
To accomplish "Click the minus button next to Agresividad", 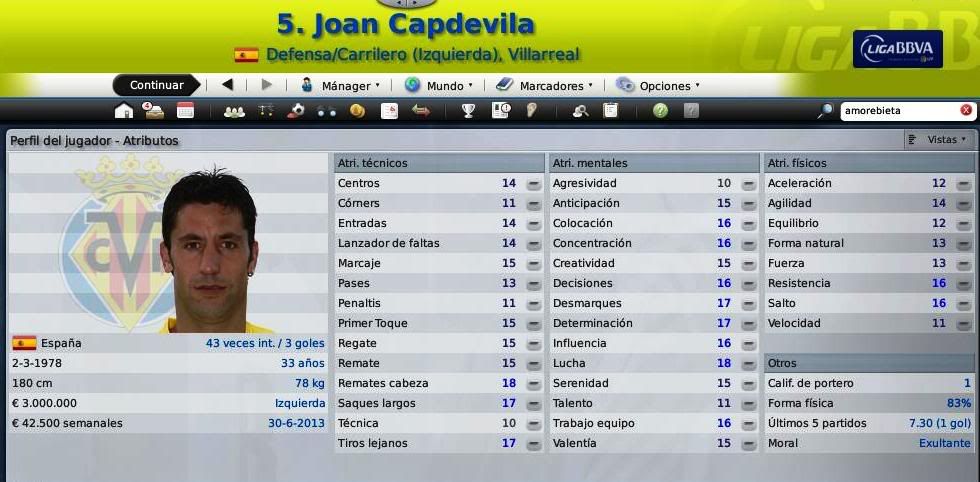I will tap(749, 184).
